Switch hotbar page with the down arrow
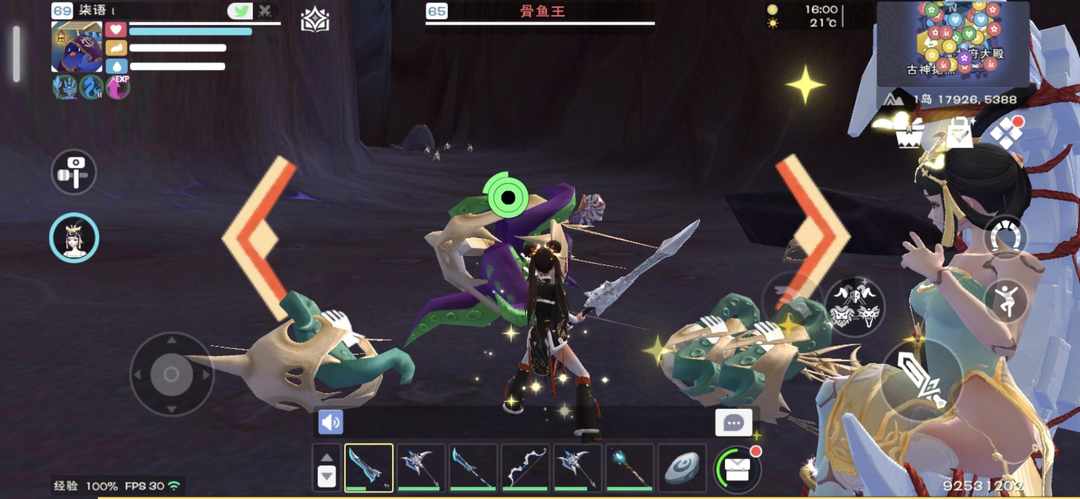Viewport: 1080px width, 499px height. point(326,478)
